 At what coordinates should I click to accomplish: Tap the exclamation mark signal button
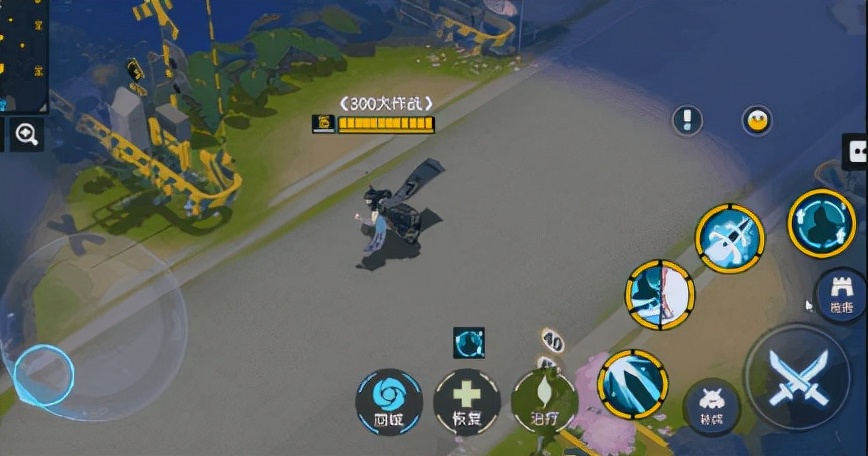coord(687,121)
